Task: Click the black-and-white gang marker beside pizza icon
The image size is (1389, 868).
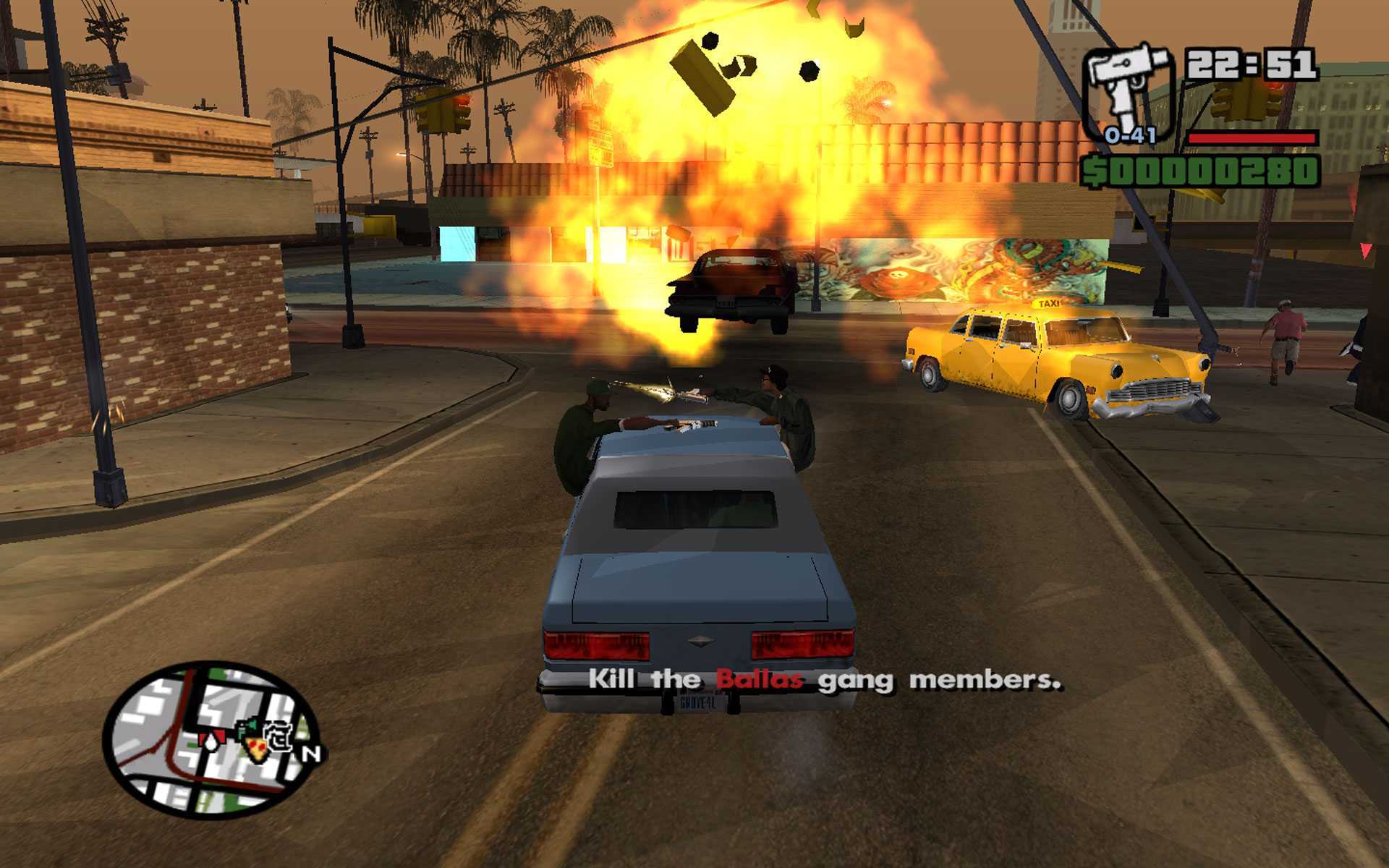Action: (279, 736)
